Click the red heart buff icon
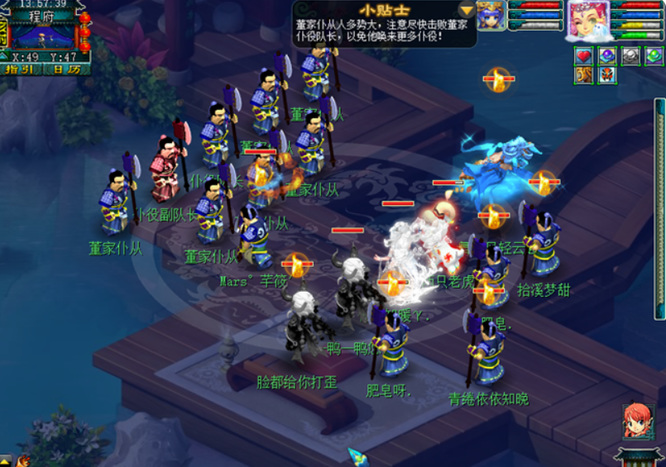 584,56
